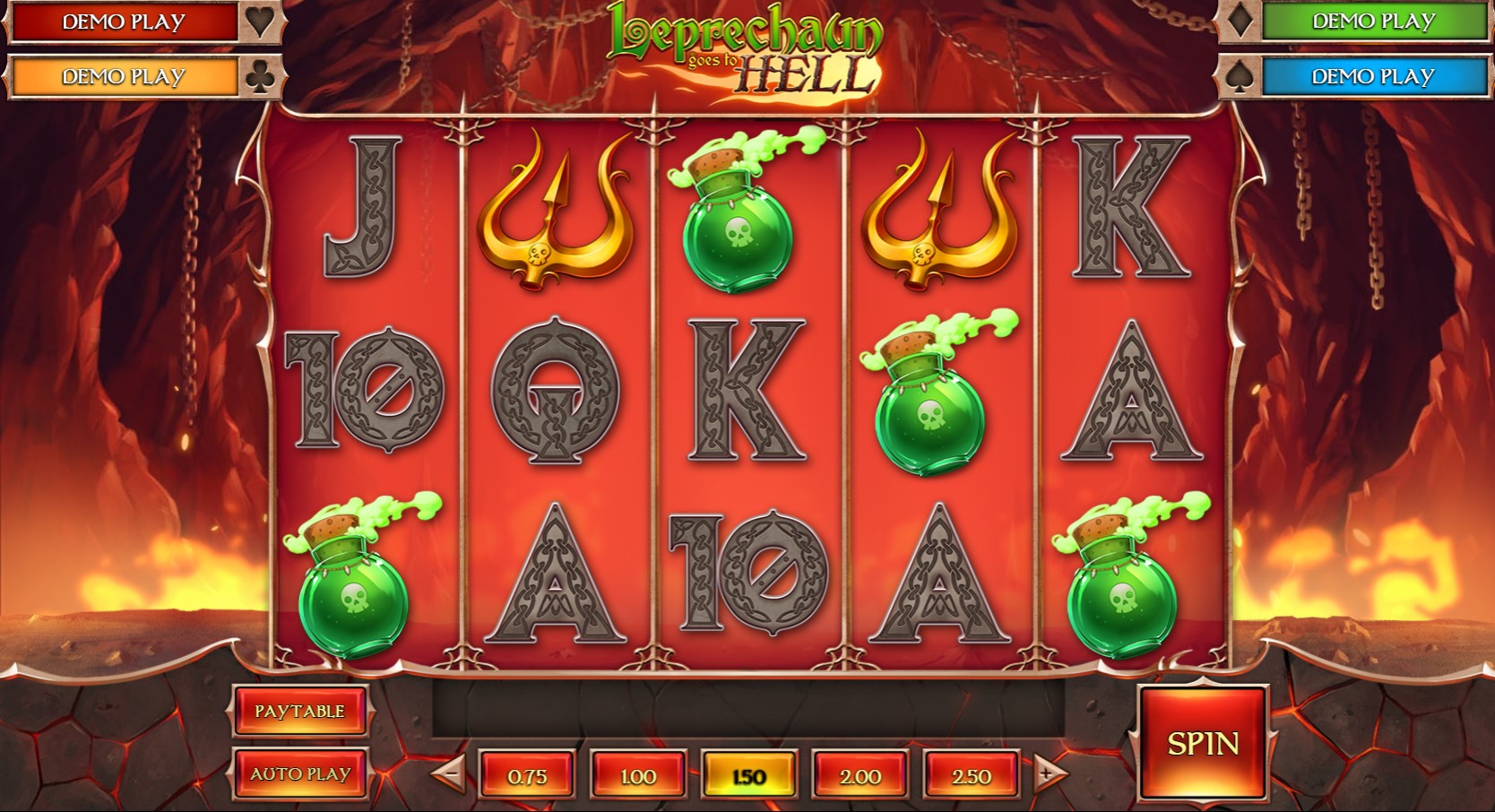
Task: Click the red DEMO PLAY button
Action: [x=123, y=22]
